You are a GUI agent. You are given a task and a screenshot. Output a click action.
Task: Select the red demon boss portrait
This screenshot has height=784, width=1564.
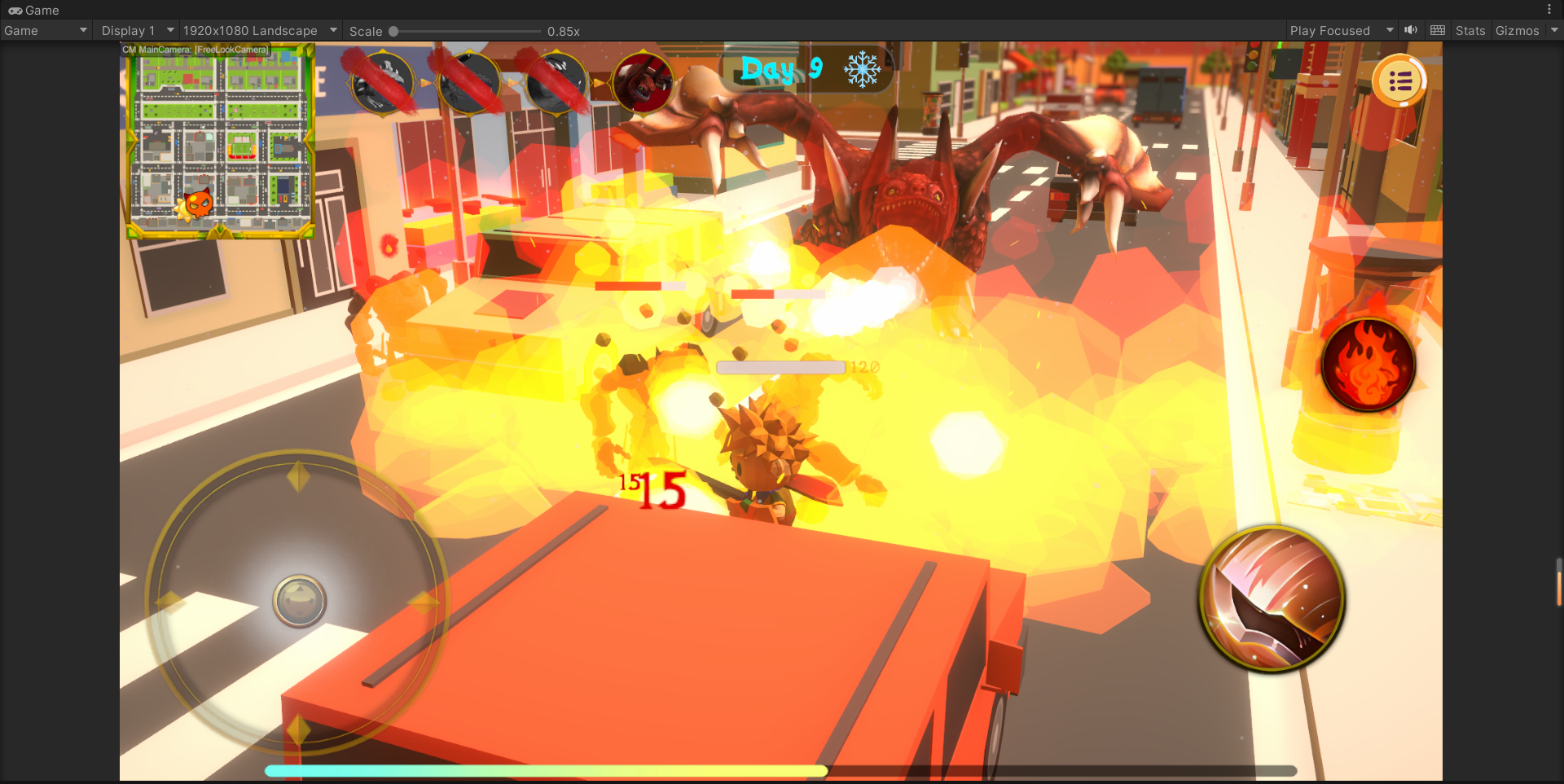point(643,82)
